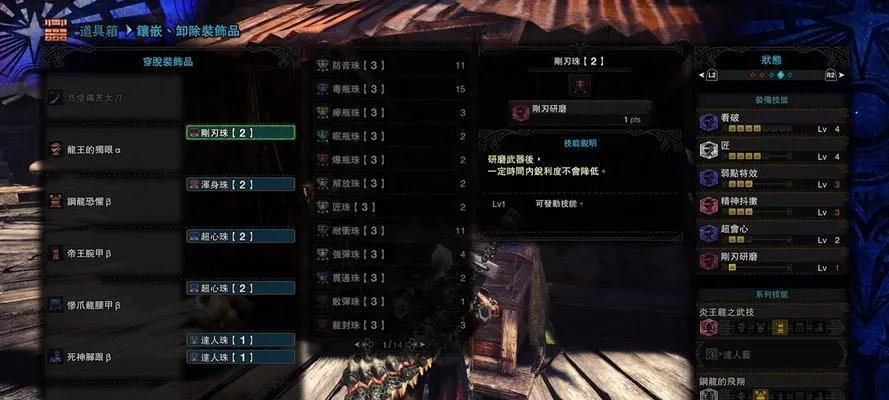The image size is (889, 400).
Task: Choose the 毒瓶珠【3】 jewel row
Action: 391,89
